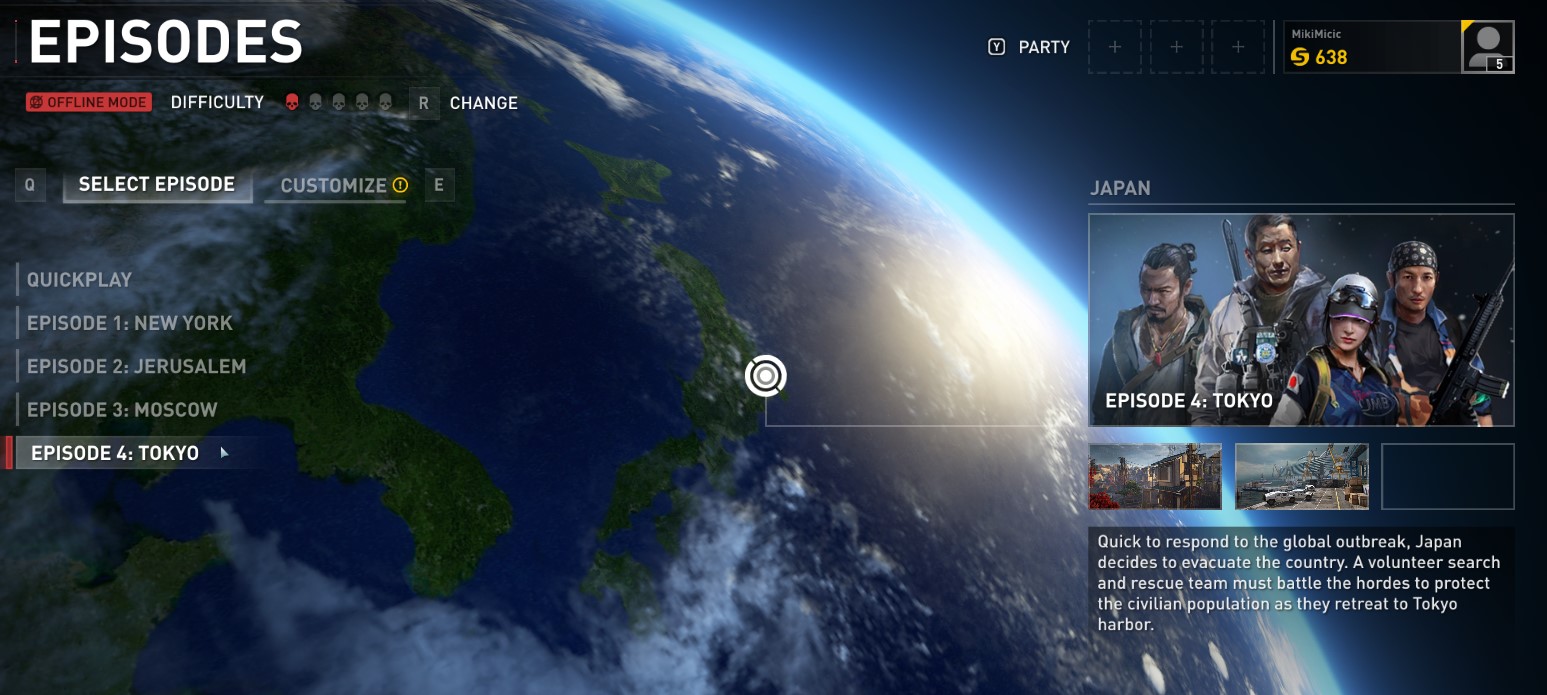Click the Offline Mode badge
Viewport: 1547px width, 695px height.
89,102
